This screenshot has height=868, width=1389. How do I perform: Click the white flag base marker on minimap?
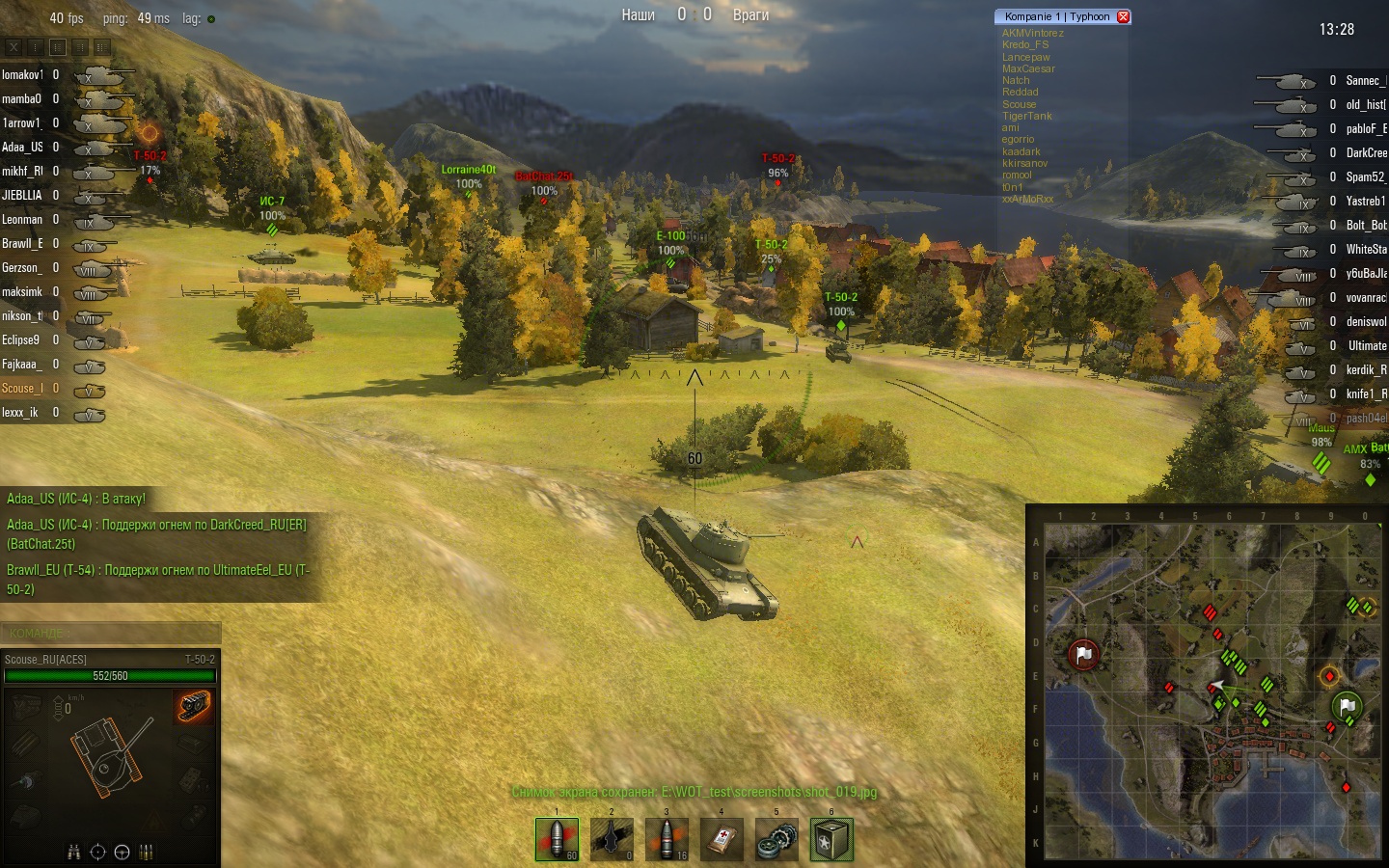pyautogui.click(x=1084, y=654)
